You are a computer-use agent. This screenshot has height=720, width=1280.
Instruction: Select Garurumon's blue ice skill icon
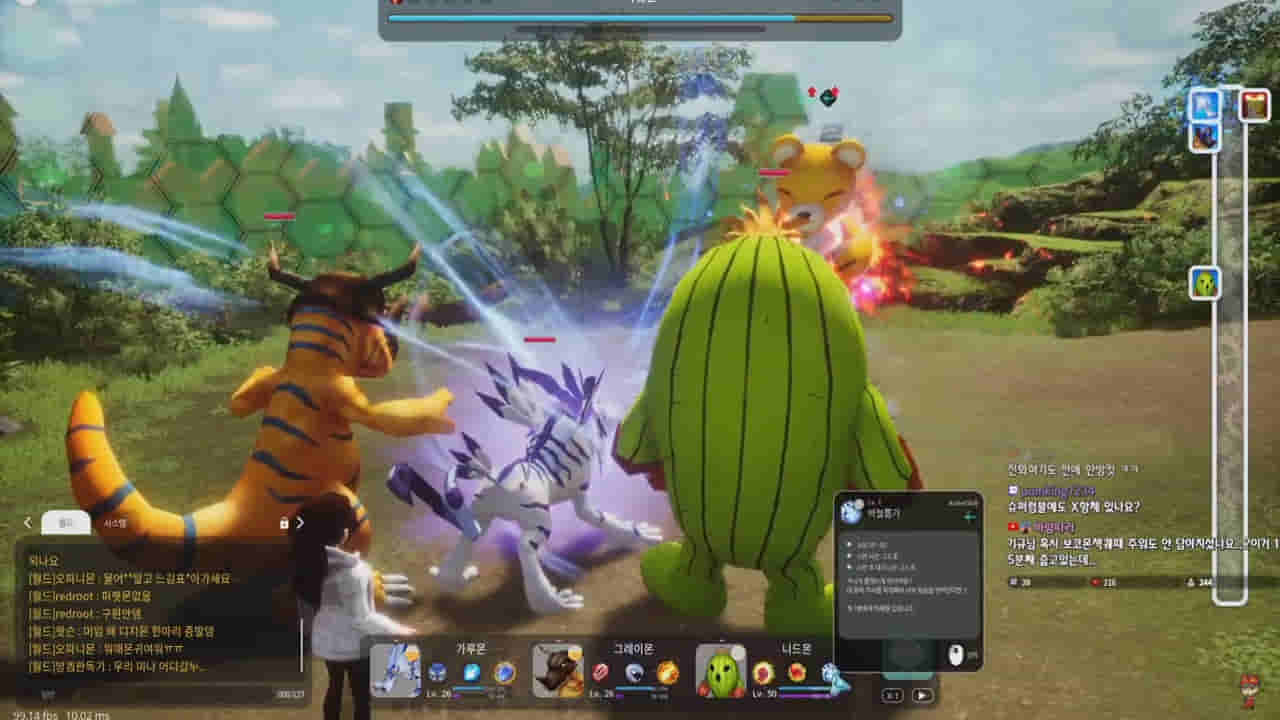coord(473,672)
